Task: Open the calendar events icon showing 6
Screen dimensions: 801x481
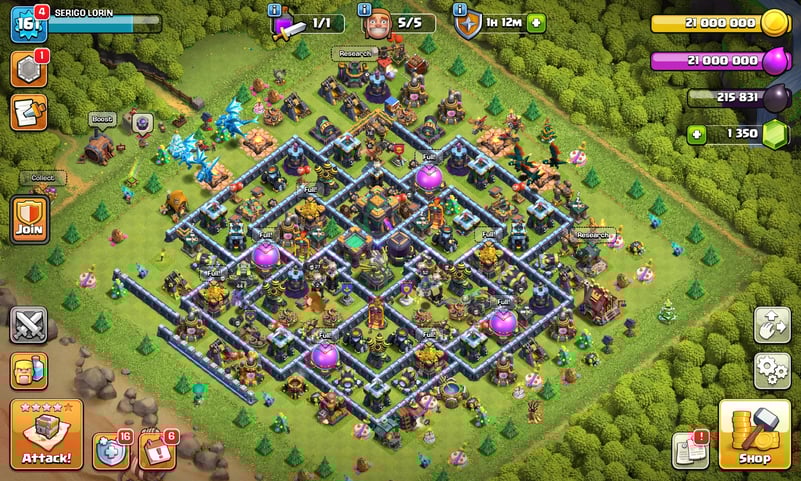Action: pyautogui.click(x=157, y=451)
